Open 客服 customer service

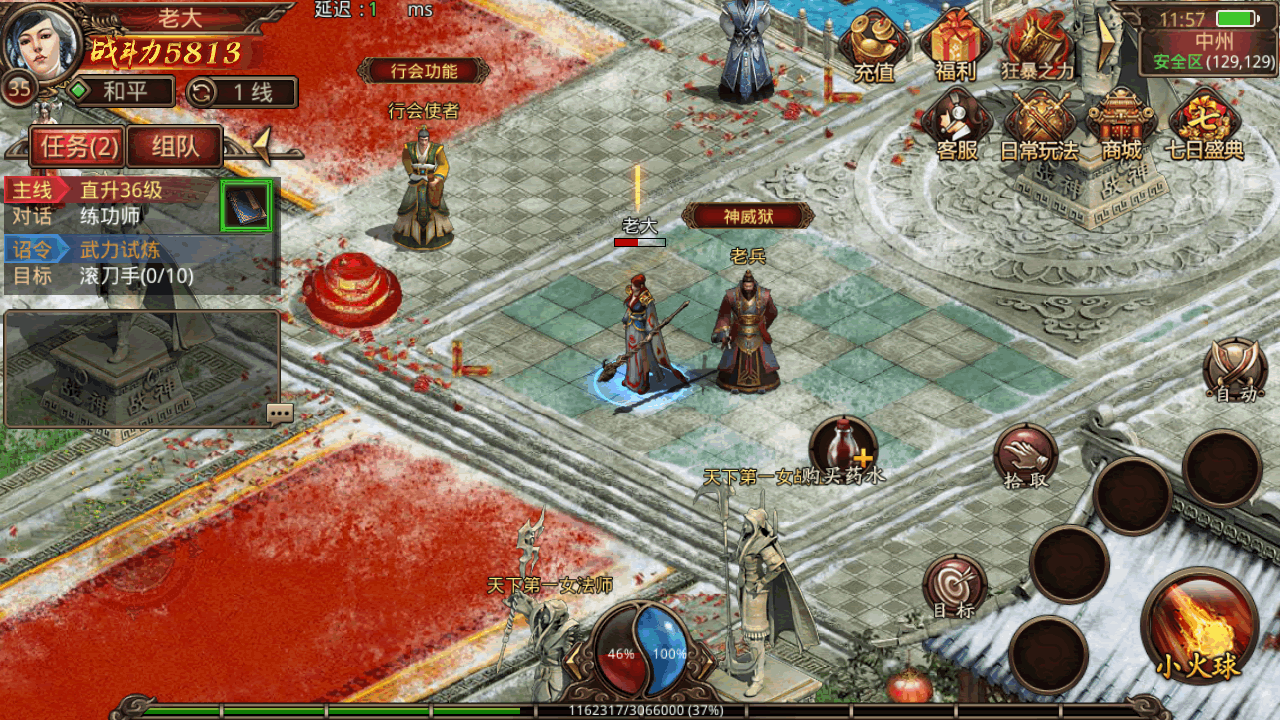point(956,124)
